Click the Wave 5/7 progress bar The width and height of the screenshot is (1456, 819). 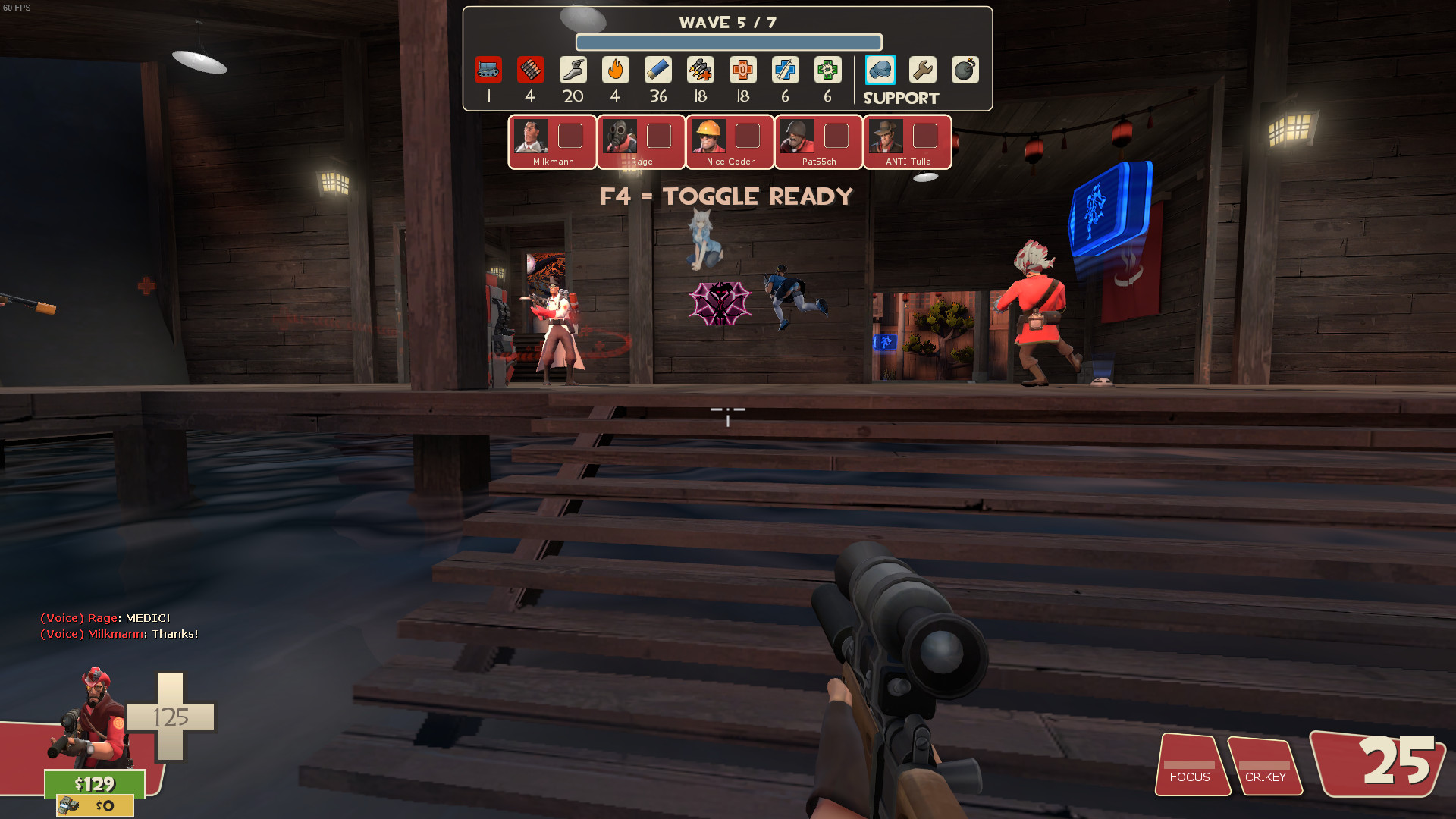click(x=728, y=43)
